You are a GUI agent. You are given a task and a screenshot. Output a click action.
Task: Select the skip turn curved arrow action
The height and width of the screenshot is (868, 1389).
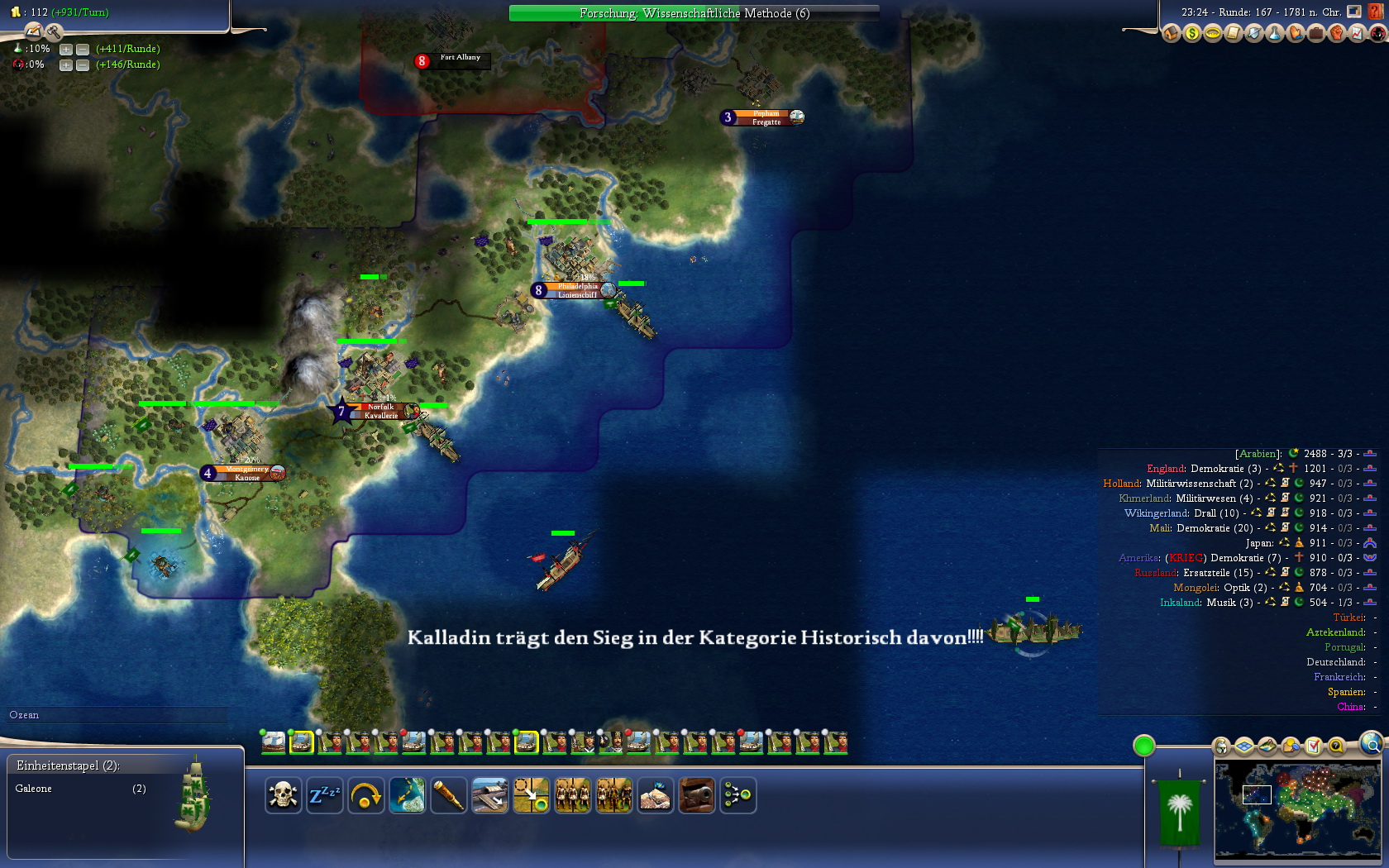click(x=365, y=795)
